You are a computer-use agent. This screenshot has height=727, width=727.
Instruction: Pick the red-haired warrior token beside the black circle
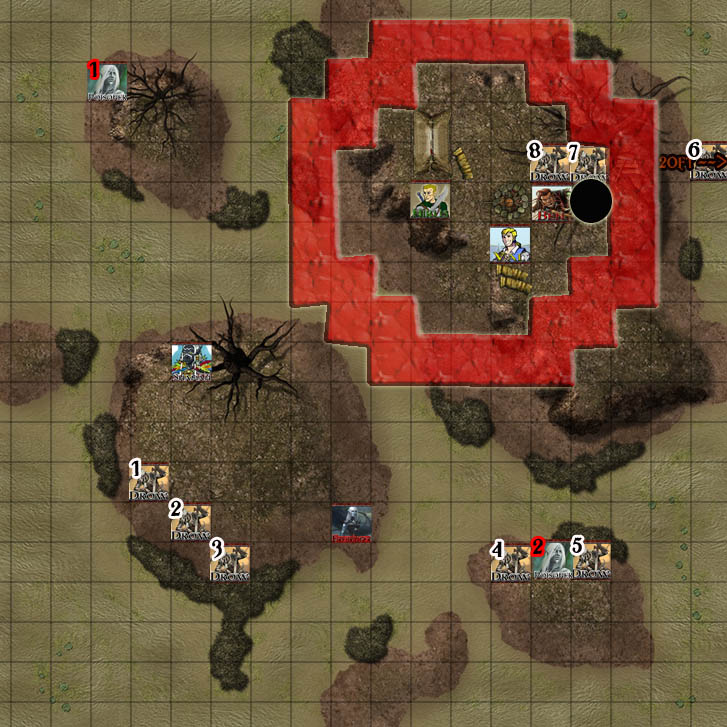click(550, 202)
